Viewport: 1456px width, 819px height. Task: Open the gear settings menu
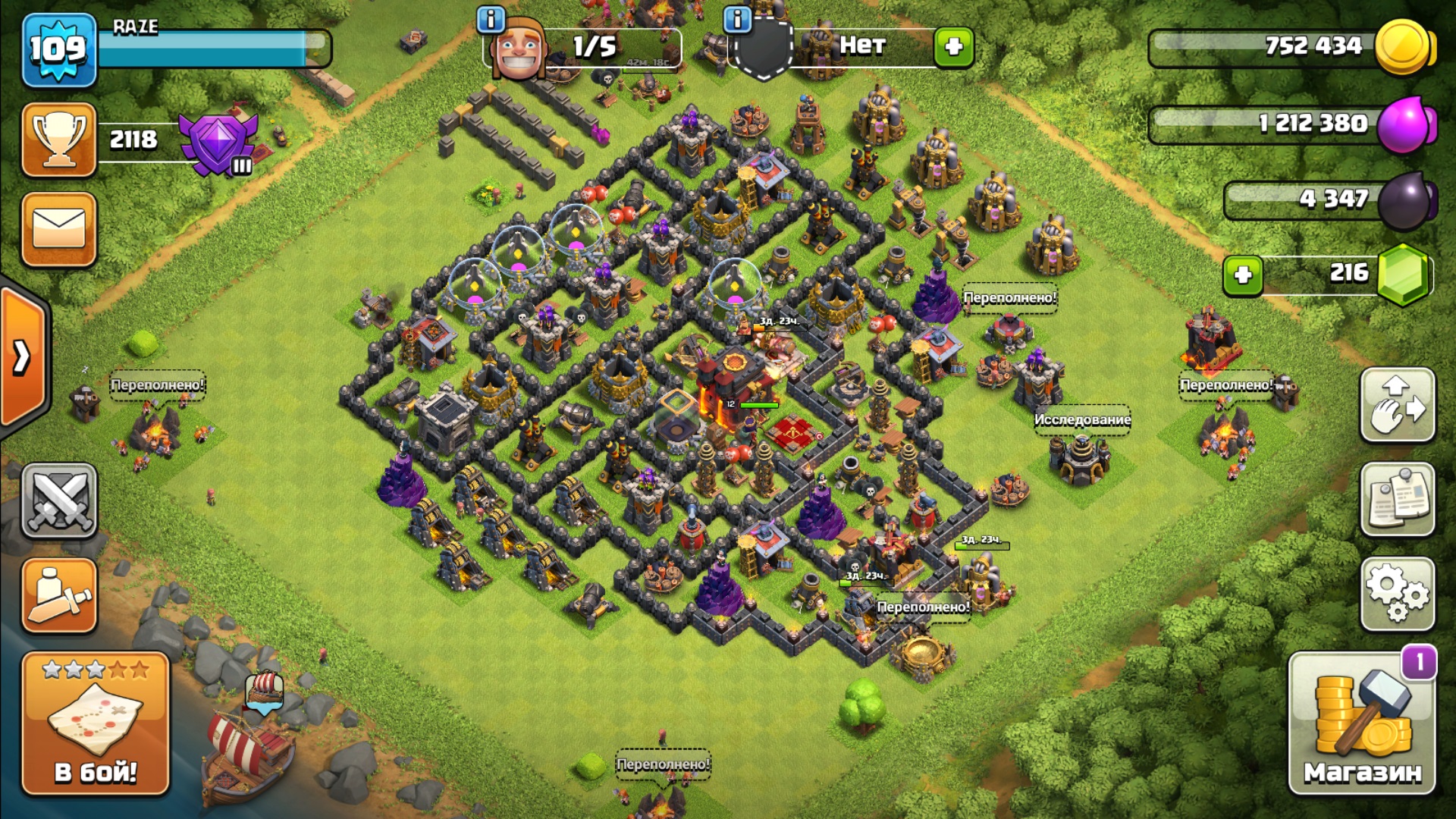point(1398,595)
